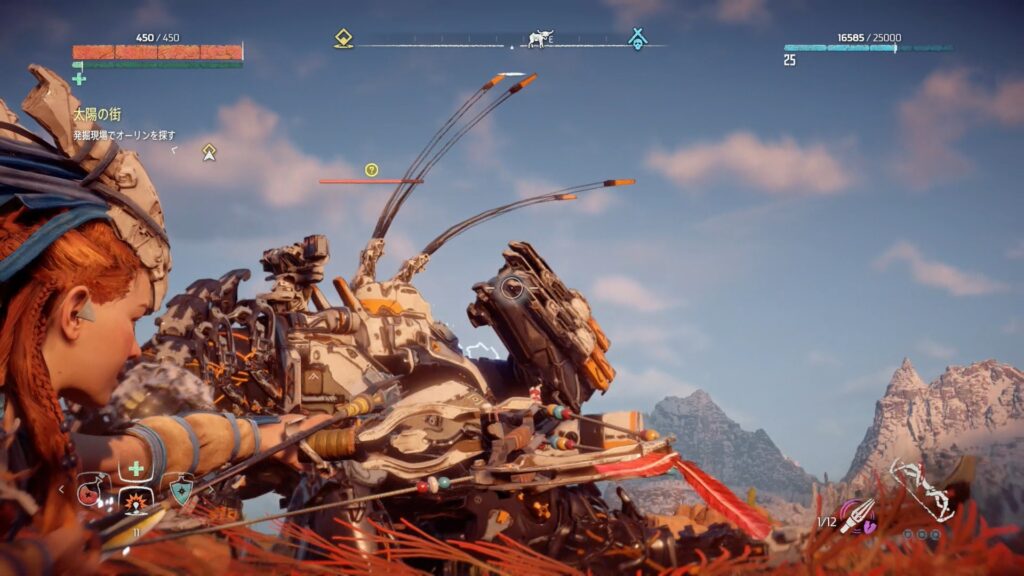This screenshot has width=1024, height=576.
Task: Click the yellow quest marker on compass
Action: (343, 39)
